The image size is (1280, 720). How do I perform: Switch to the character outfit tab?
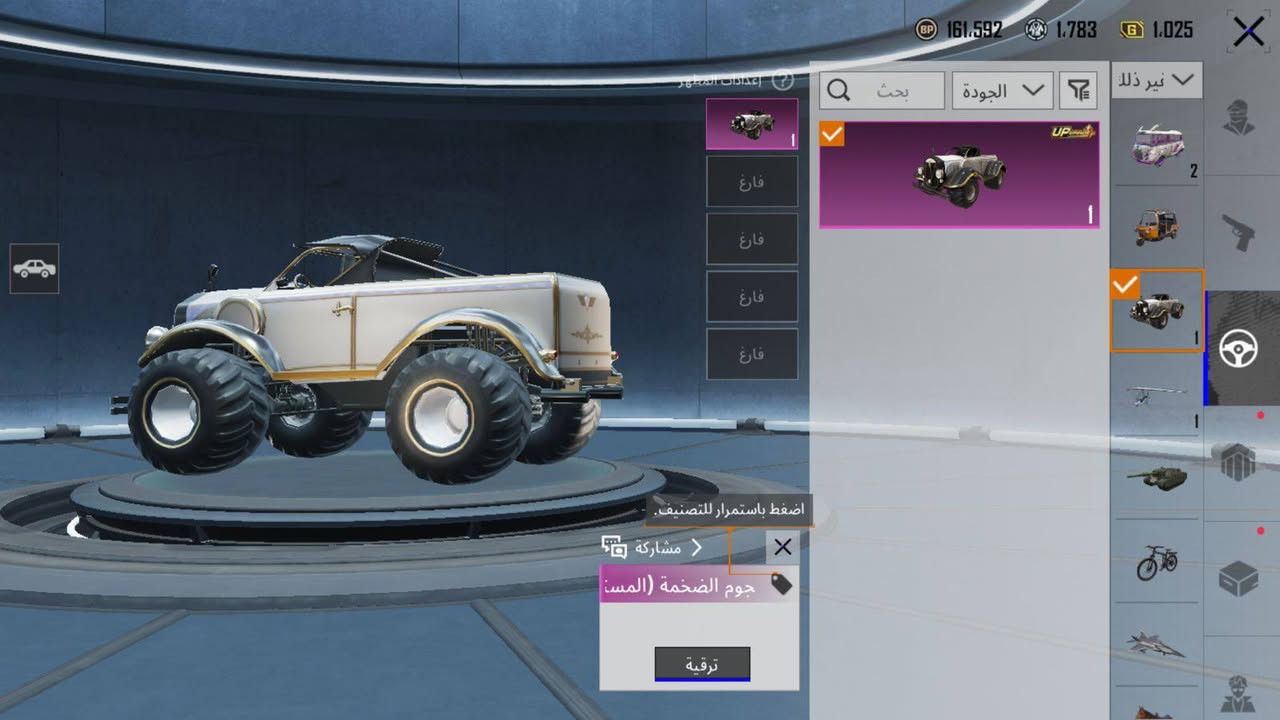pos(1240,118)
